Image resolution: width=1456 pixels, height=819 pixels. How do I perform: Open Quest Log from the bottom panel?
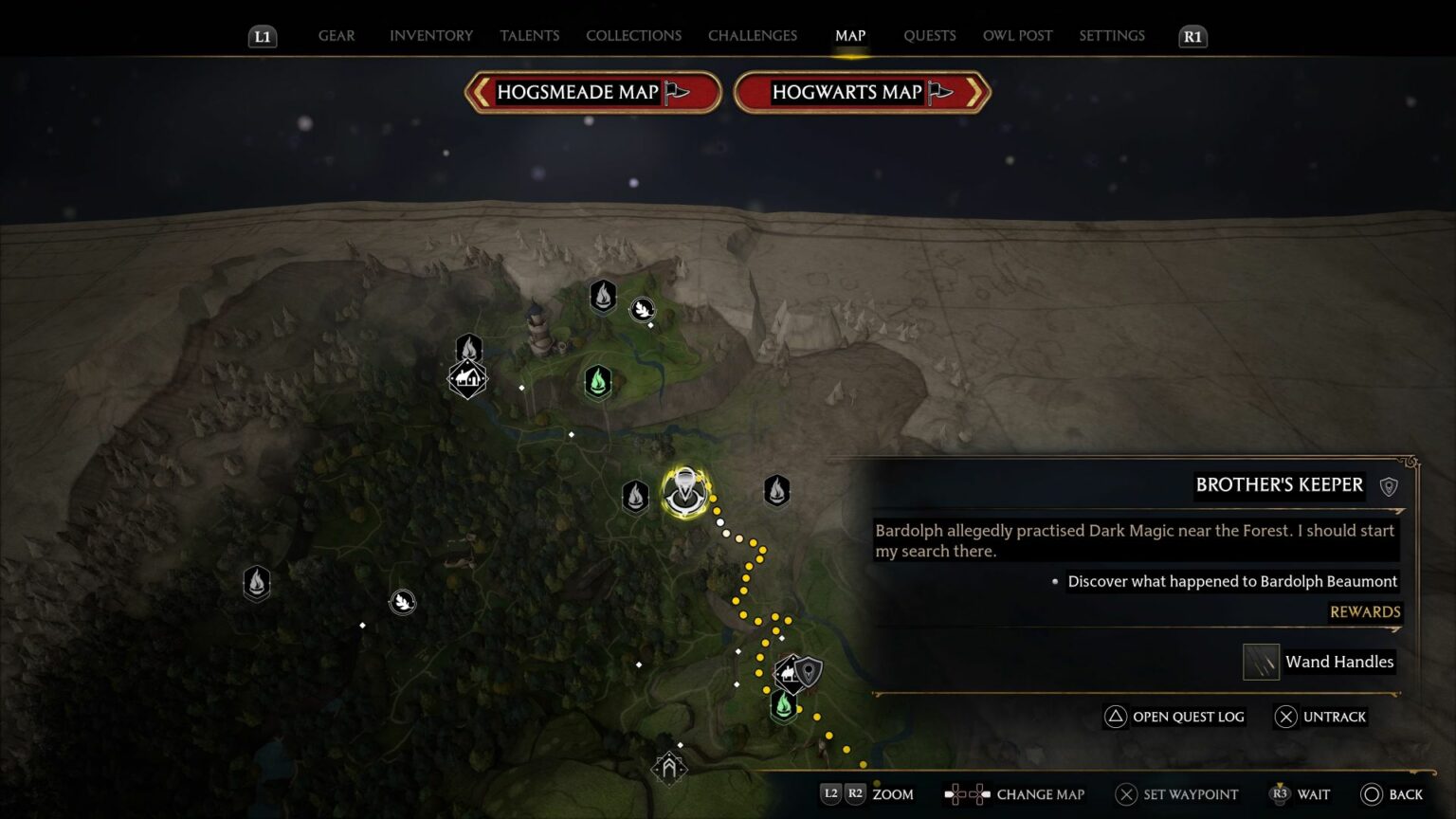1175,717
